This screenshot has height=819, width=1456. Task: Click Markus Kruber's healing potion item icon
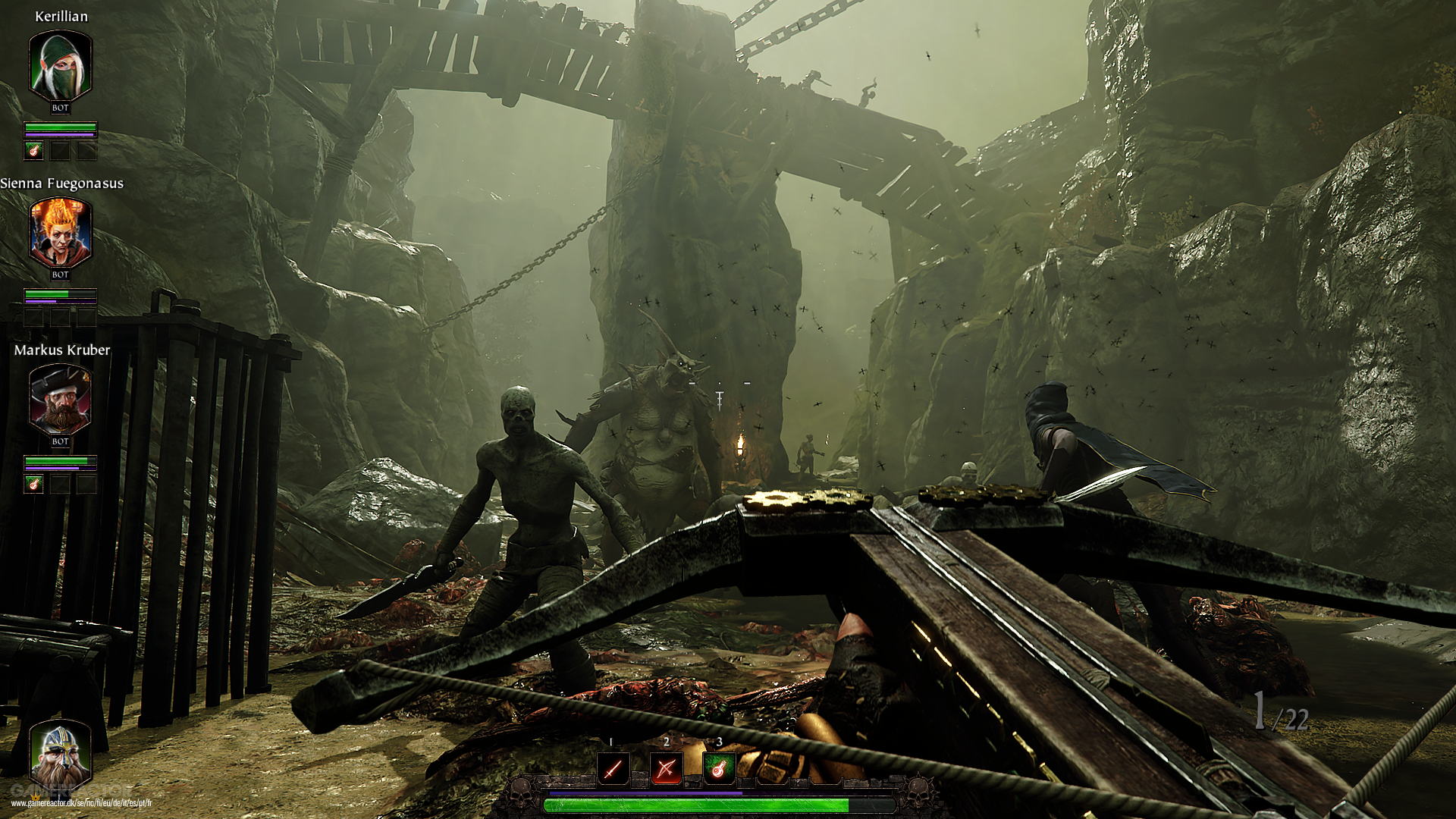tap(33, 484)
